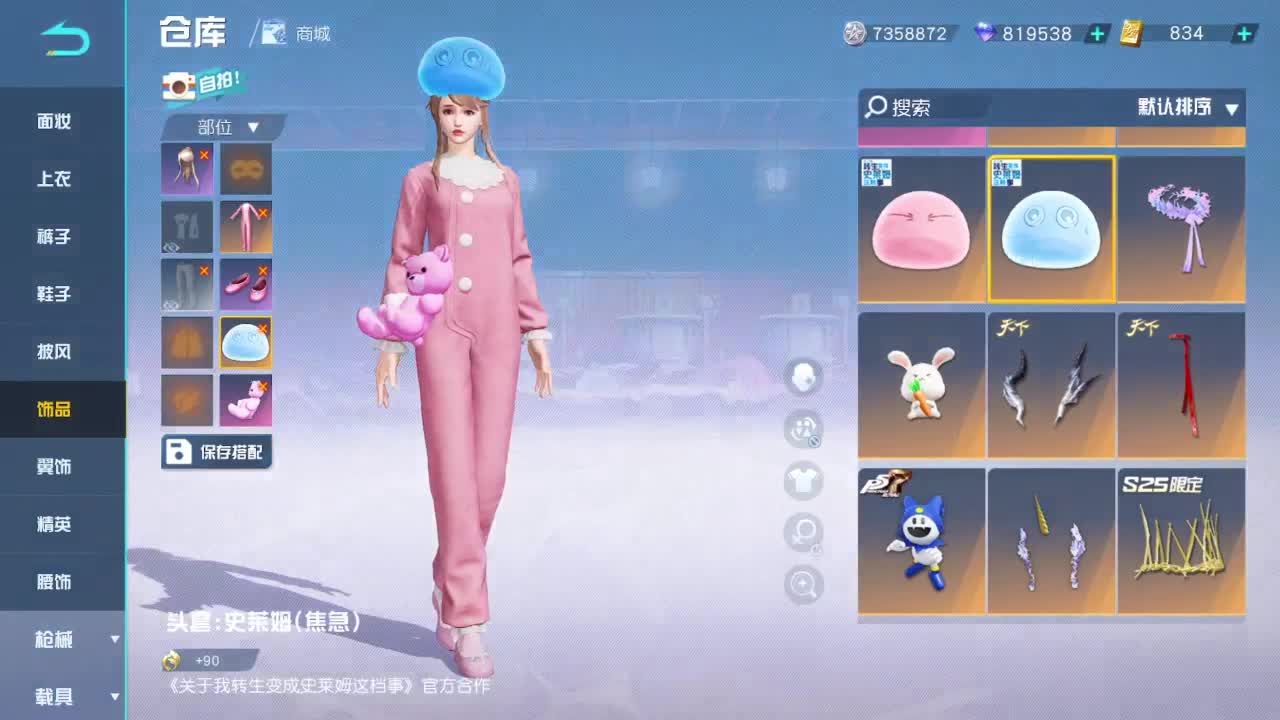Click the shirt outfit icon beside character

803,483
